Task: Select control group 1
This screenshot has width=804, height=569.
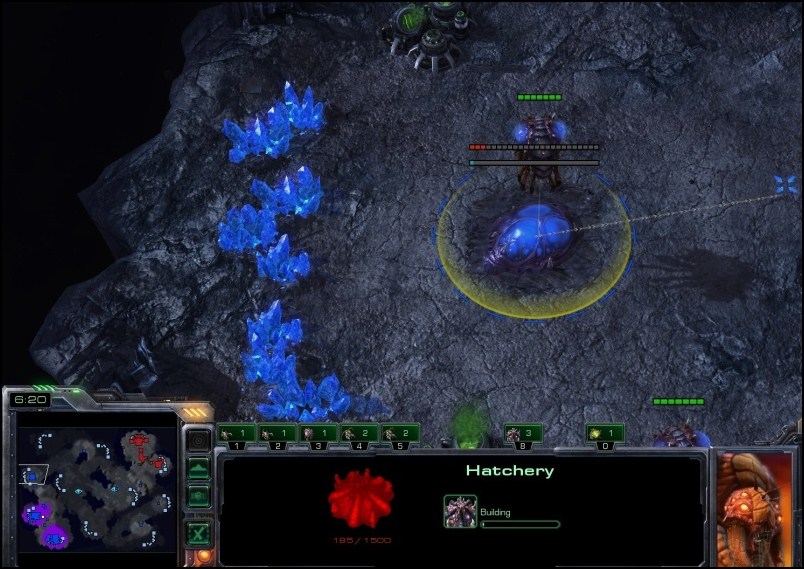Action: pyautogui.click(x=236, y=435)
